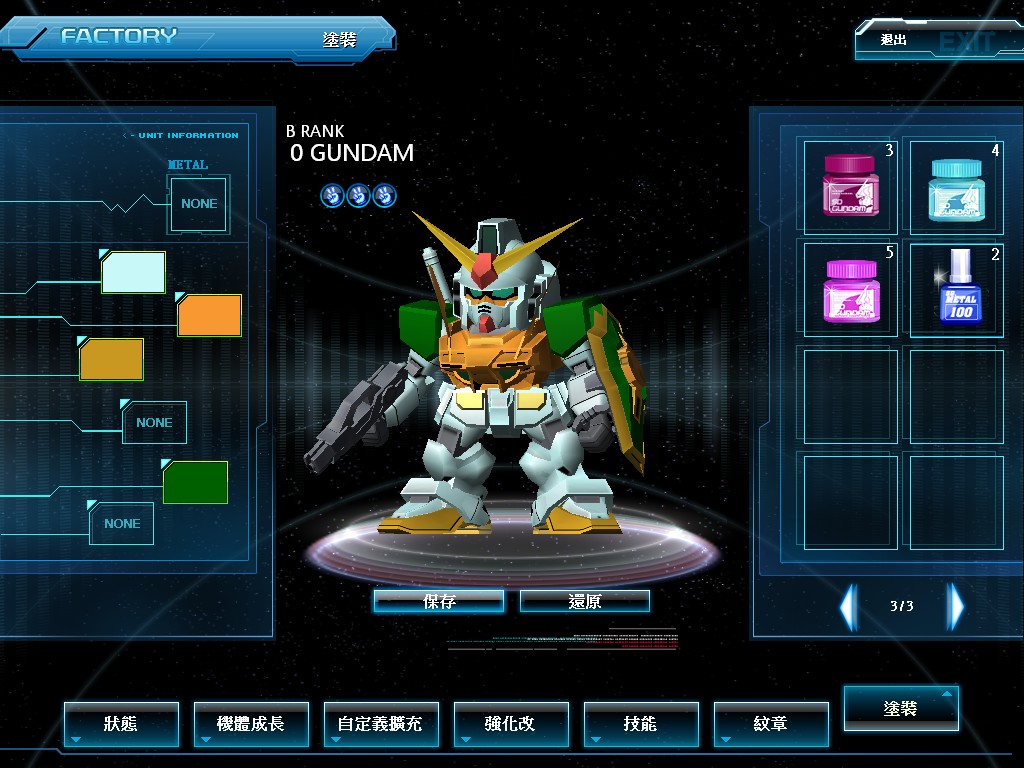Go to the next paint page
1024x768 pixels.
pyautogui.click(x=956, y=606)
